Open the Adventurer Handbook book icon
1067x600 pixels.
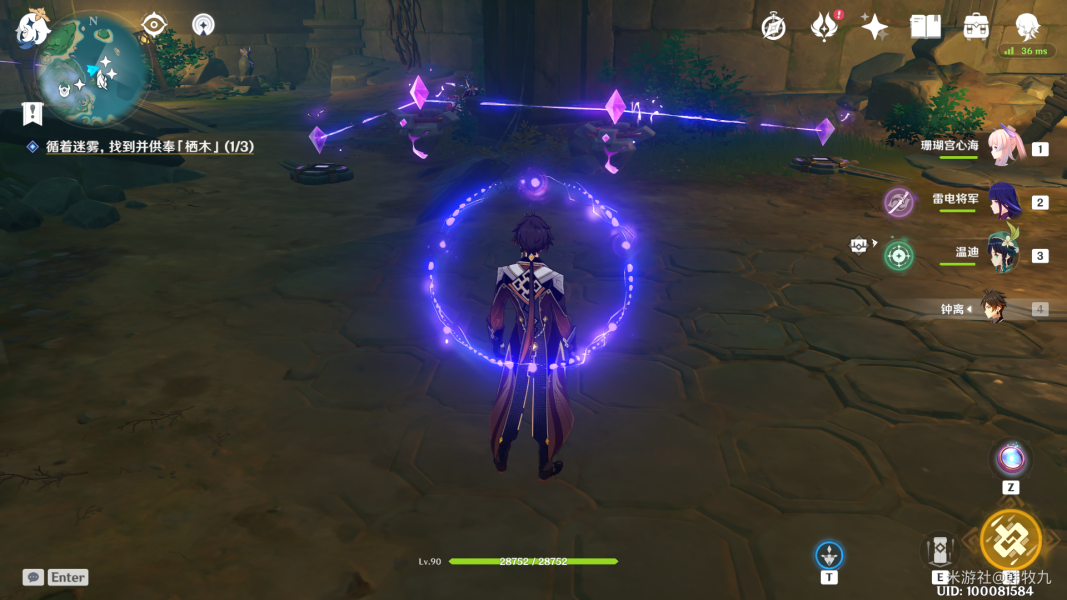[925, 27]
